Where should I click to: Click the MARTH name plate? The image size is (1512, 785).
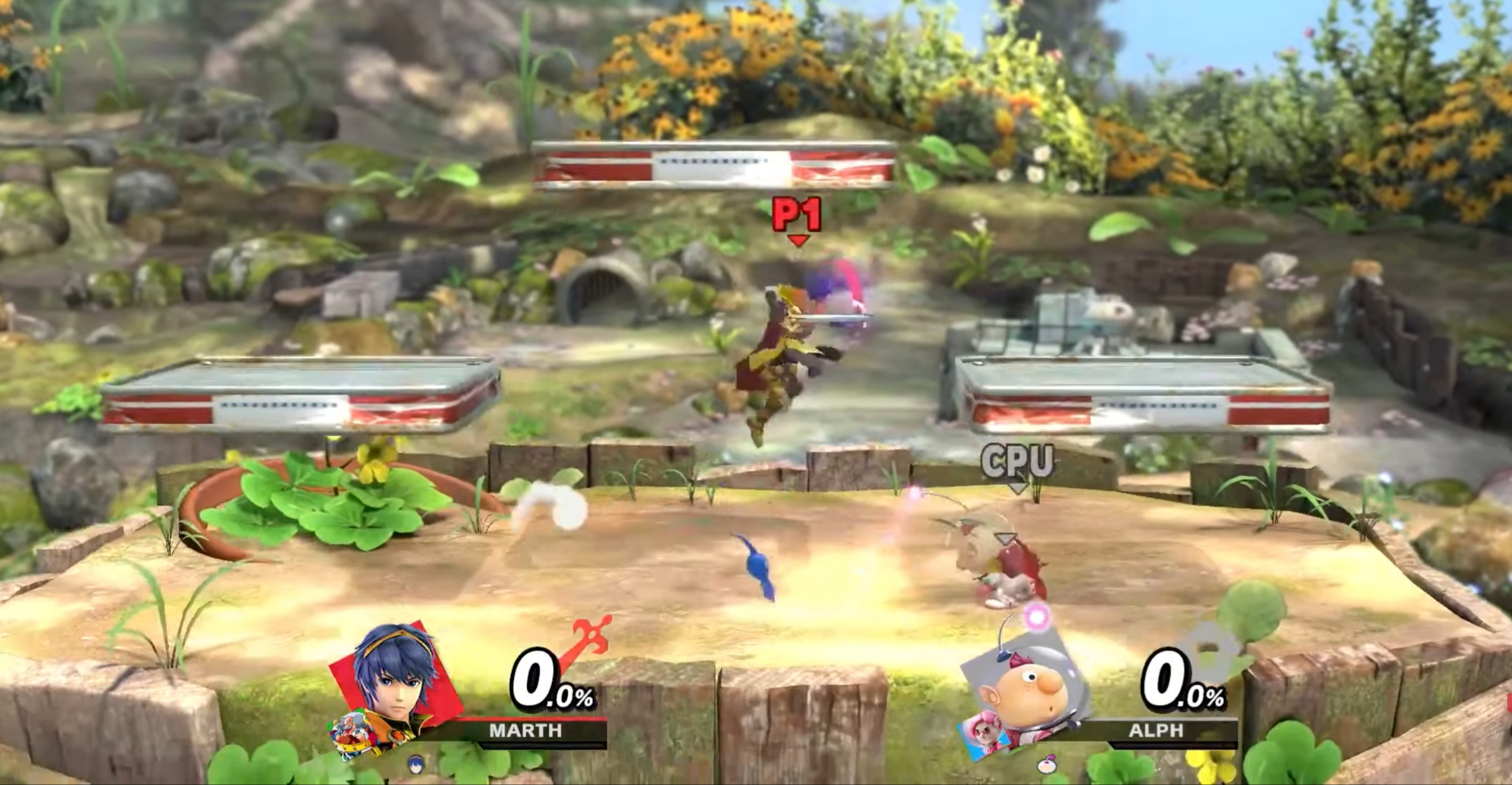526,731
